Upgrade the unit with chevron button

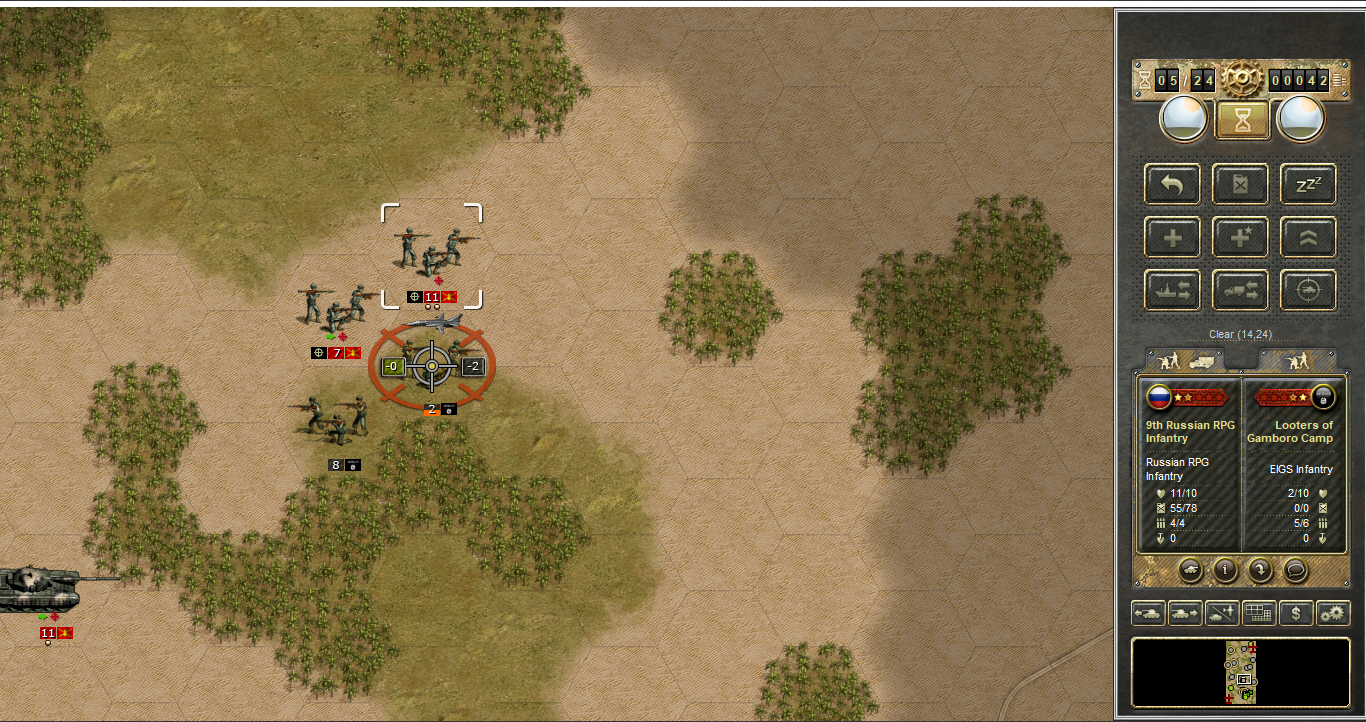point(1308,237)
